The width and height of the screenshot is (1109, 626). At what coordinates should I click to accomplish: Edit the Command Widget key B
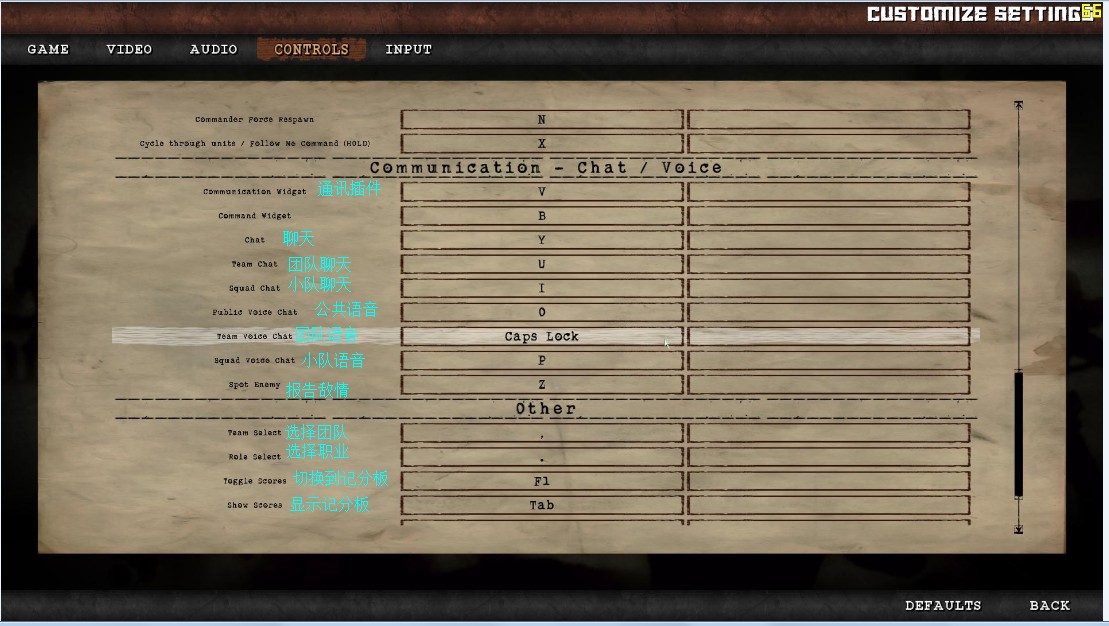pos(542,216)
